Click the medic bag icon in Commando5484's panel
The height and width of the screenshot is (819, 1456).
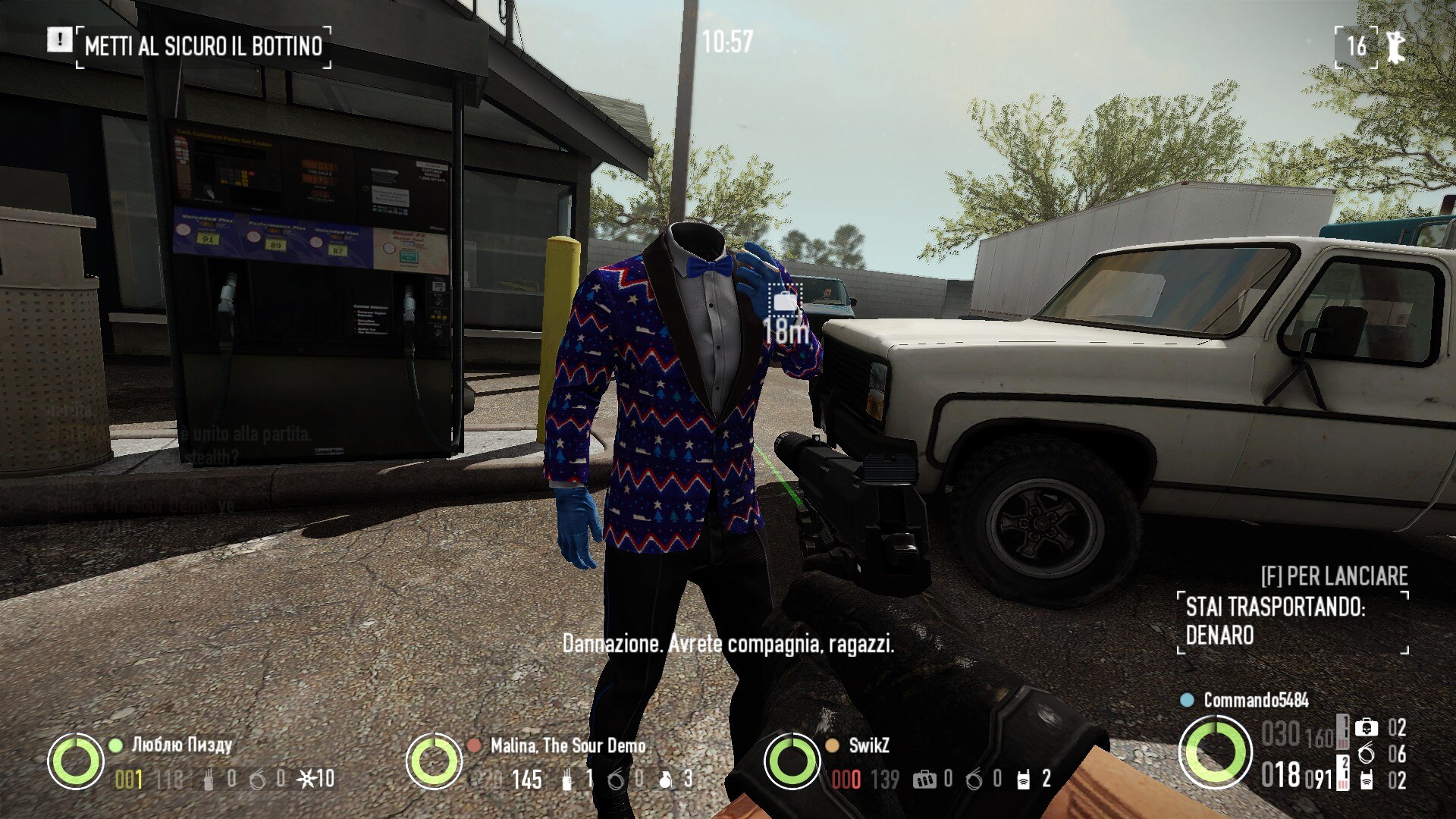point(1367,728)
